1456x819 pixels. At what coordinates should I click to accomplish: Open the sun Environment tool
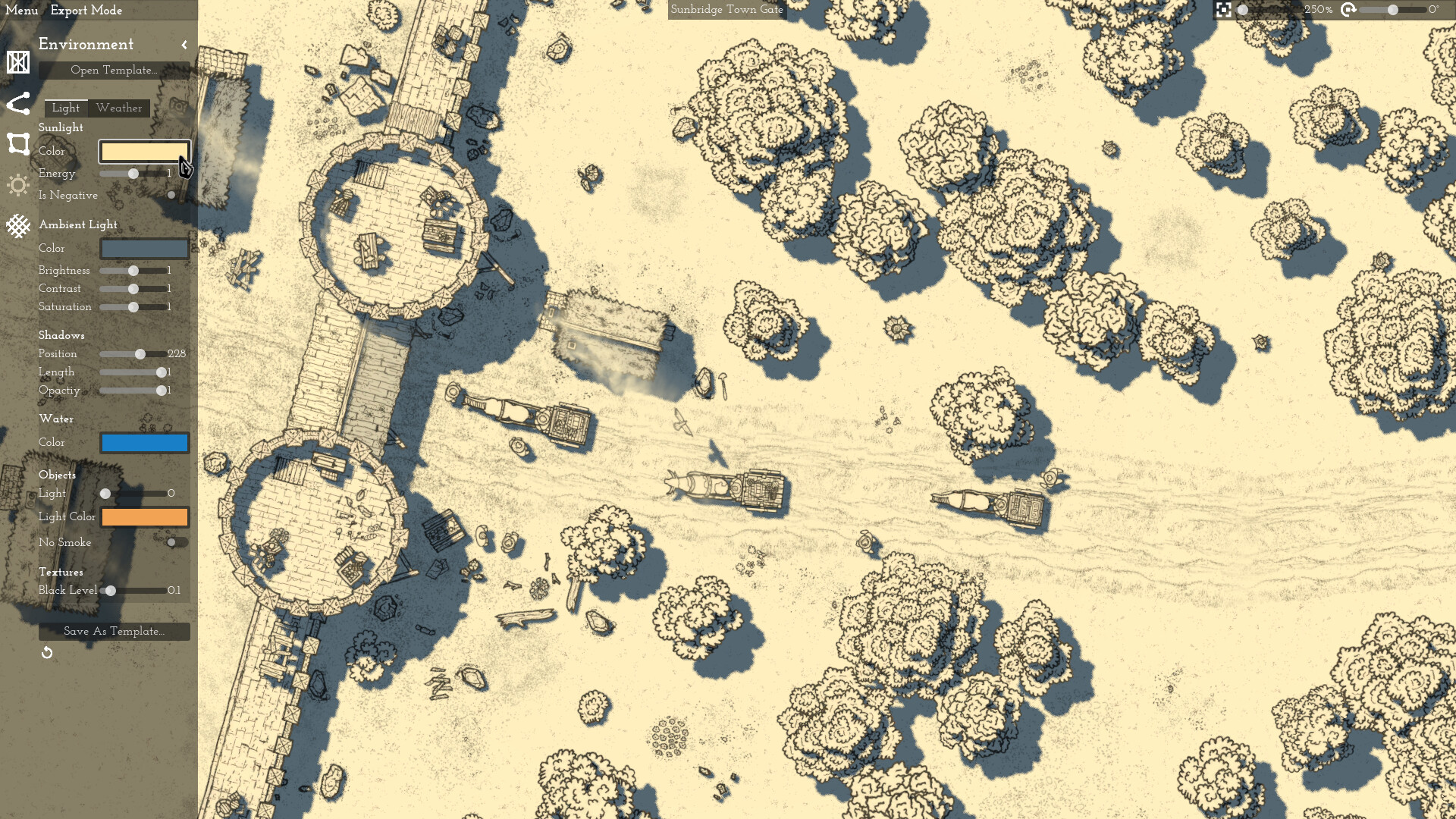(x=17, y=184)
